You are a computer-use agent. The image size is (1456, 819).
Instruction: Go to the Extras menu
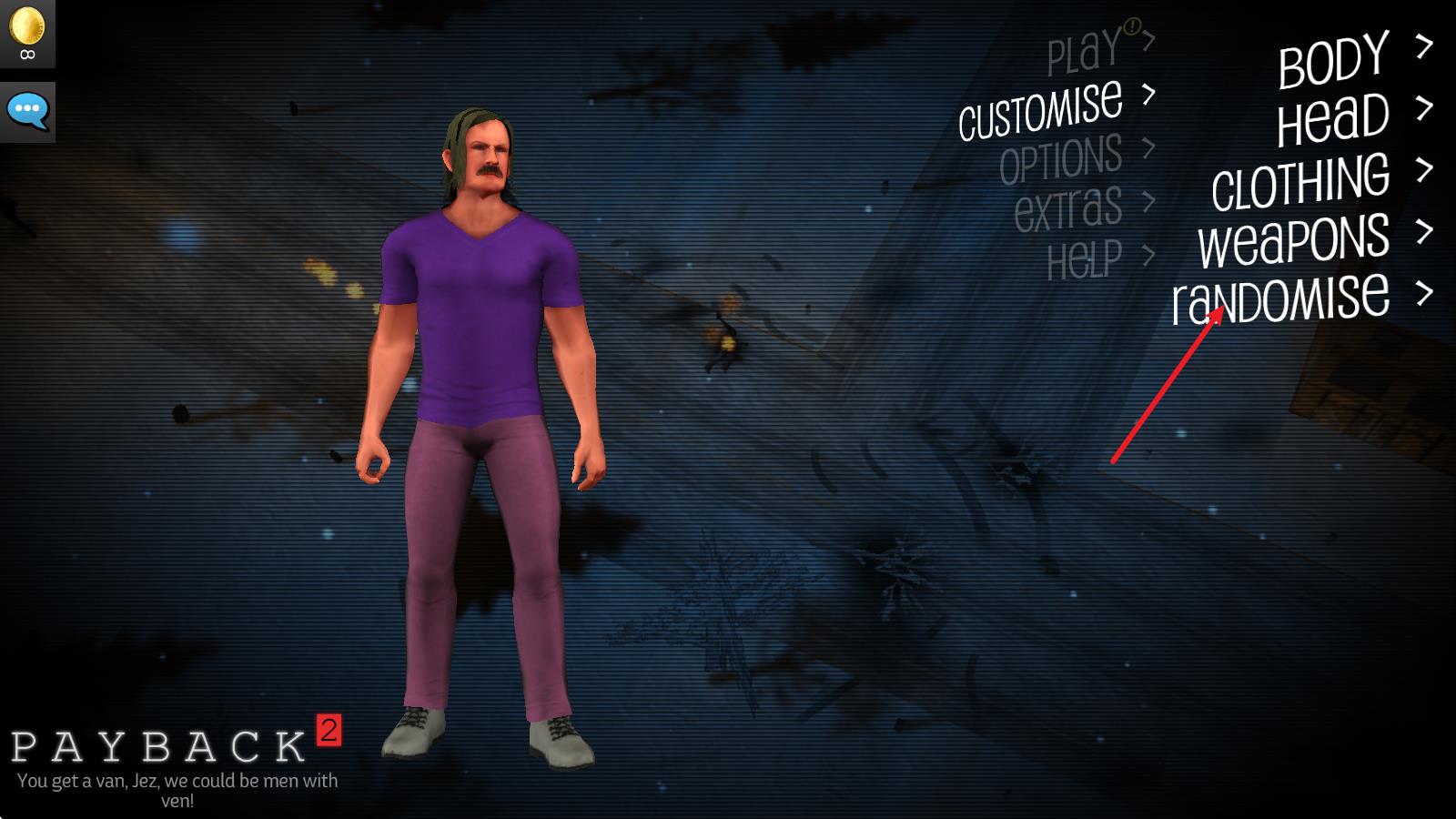tap(1068, 208)
